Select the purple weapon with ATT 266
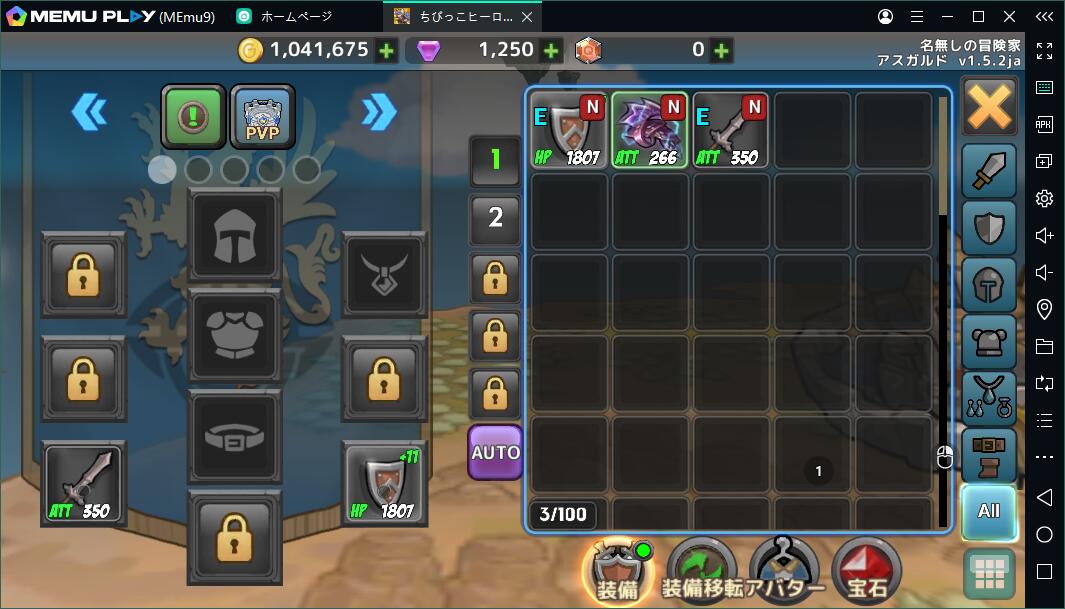The image size is (1065, 609). pos(650,131)
